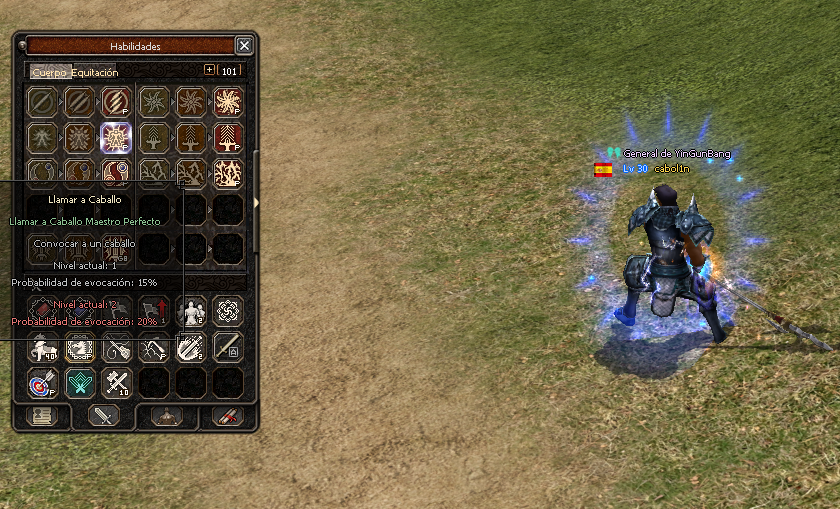Select the white swirl knot skill icon
This screenshot has width=840, height=509.
(228, 311)
